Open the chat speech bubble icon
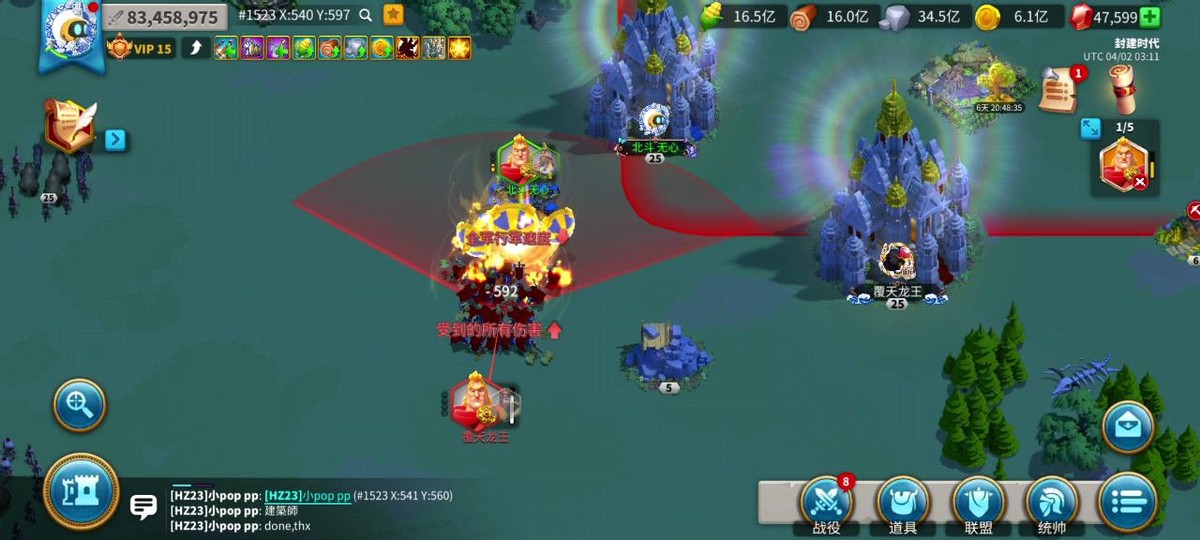 [144, 507]
